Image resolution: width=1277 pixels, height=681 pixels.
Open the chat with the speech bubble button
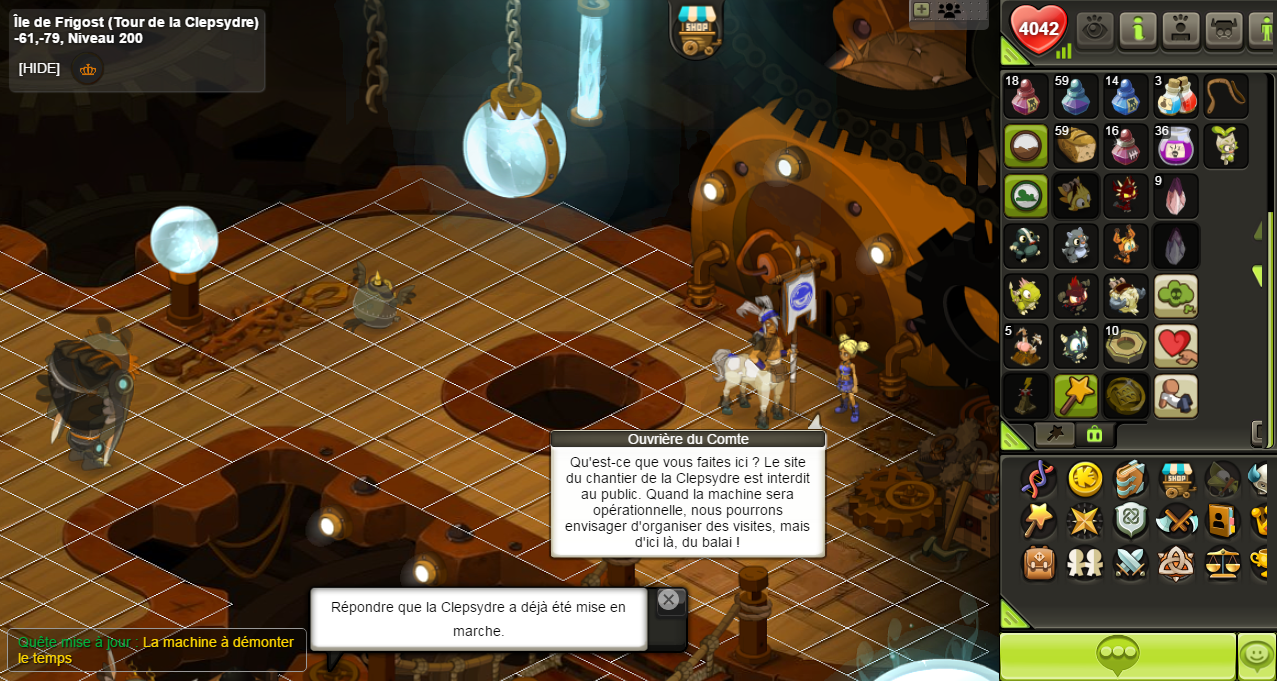(x=1117, y=656)
